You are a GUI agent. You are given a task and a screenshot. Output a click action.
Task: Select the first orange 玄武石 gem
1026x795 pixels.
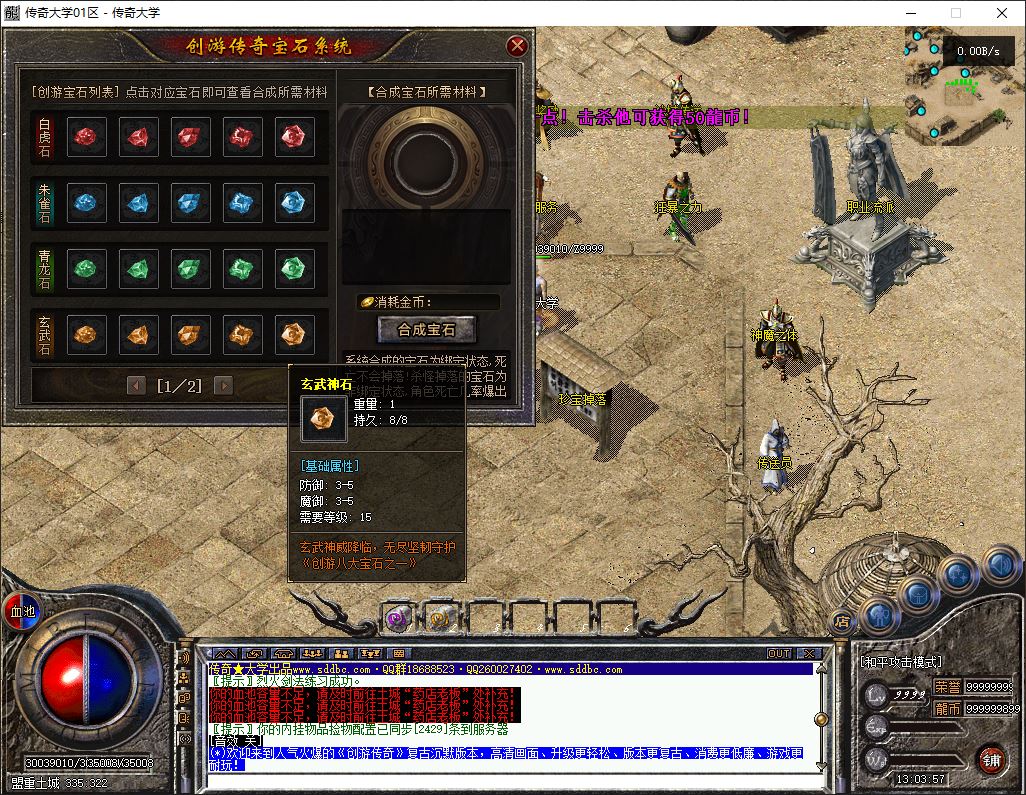pos(87,333)
